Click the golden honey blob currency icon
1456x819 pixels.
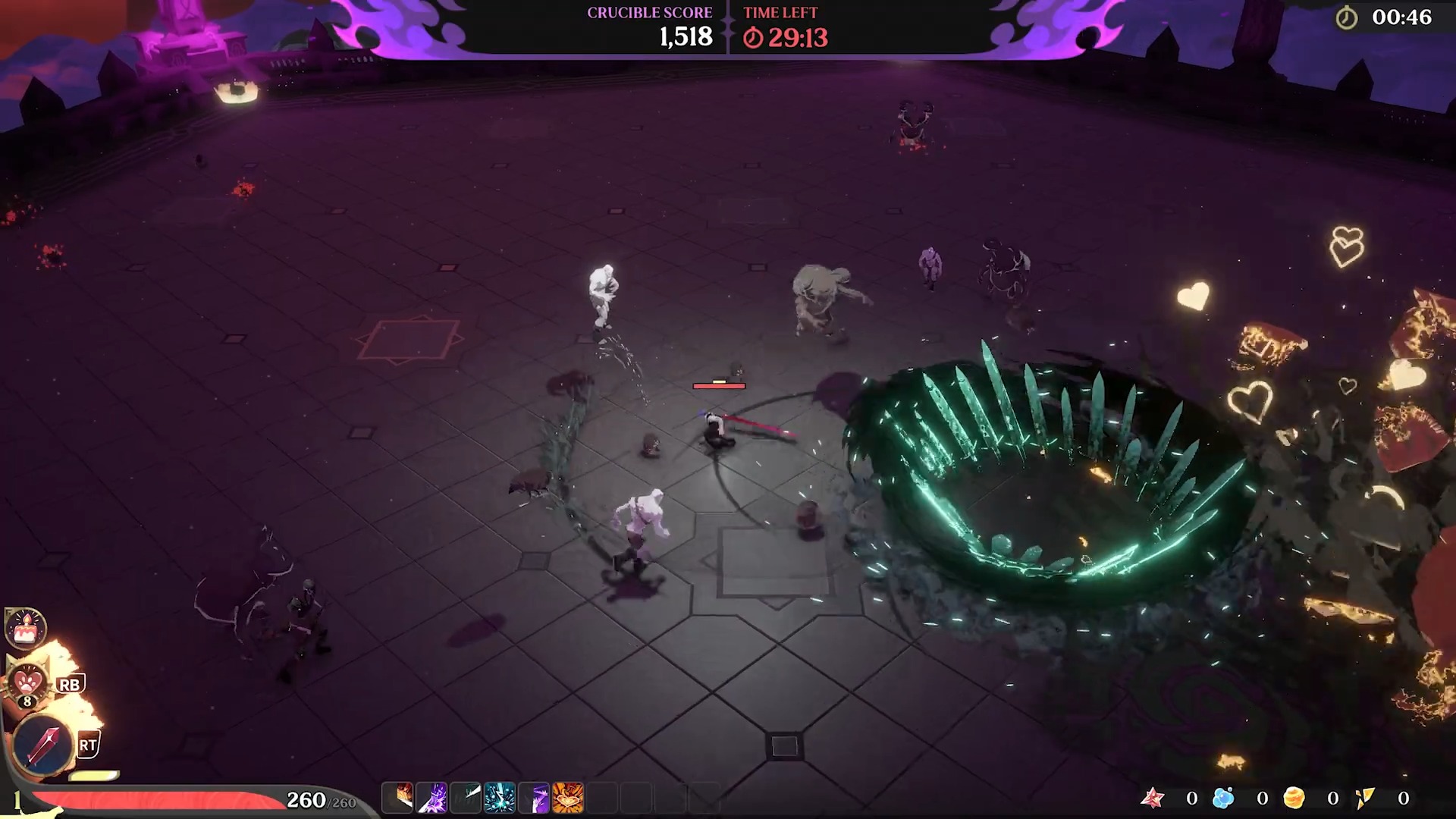(1294, 798)
